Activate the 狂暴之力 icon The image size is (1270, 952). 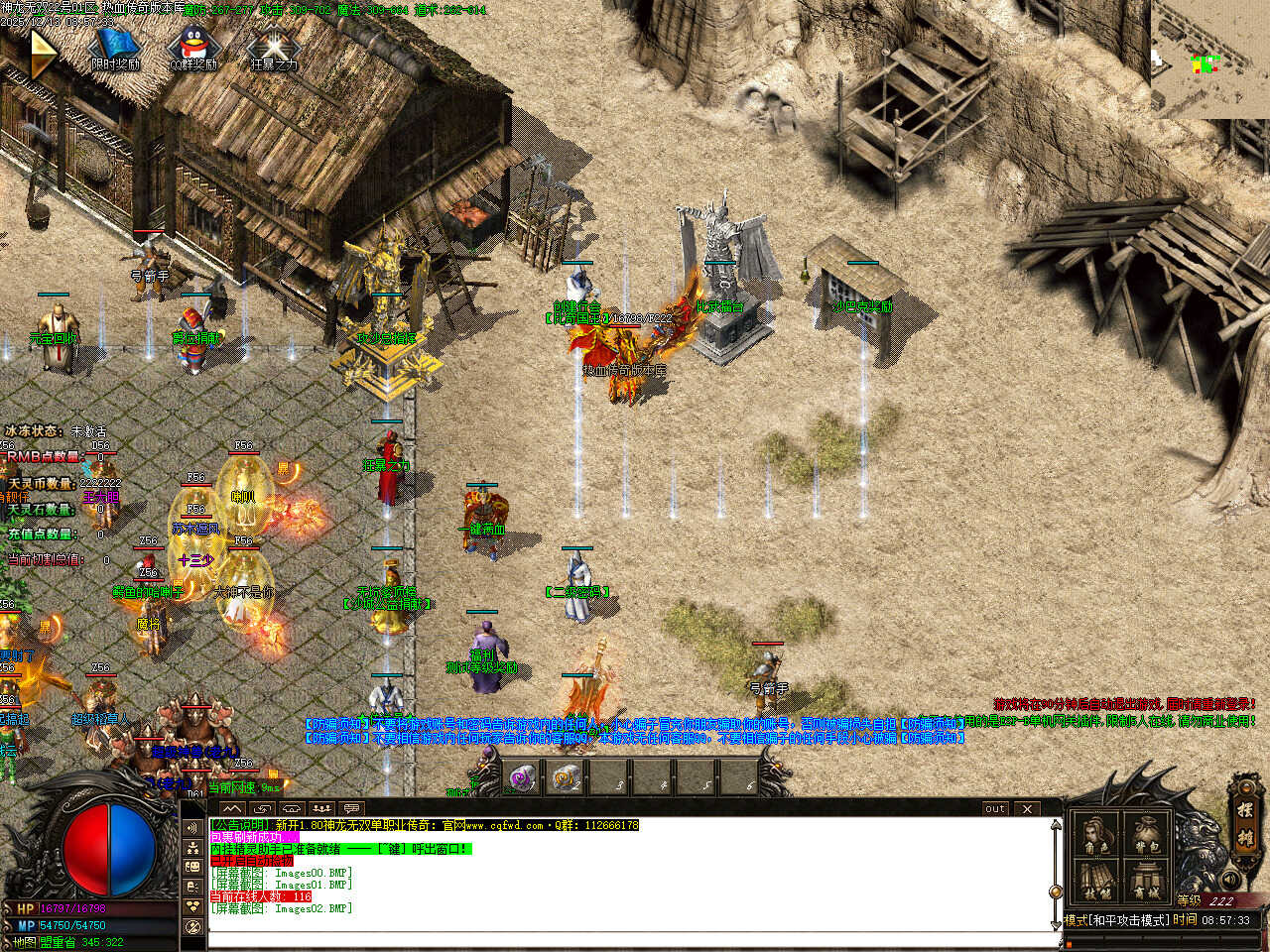click(x=274, y=47)
